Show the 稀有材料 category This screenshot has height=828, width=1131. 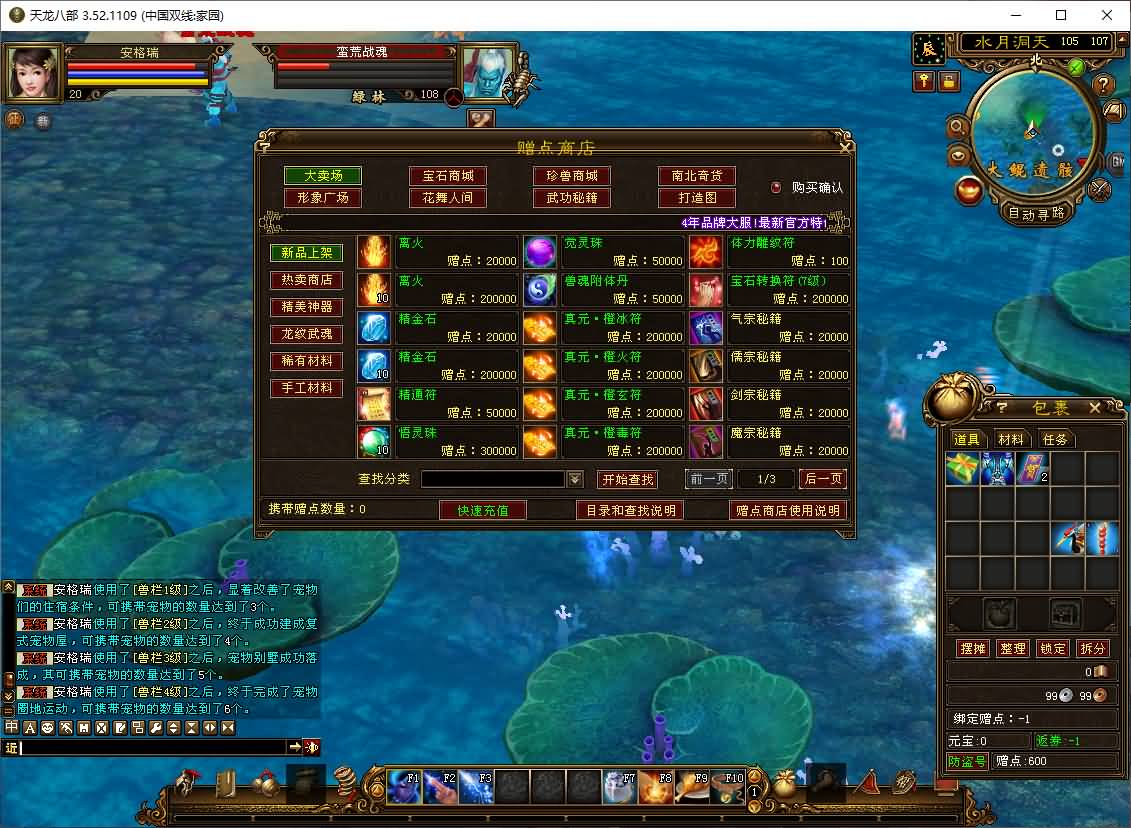pos(306,361)
